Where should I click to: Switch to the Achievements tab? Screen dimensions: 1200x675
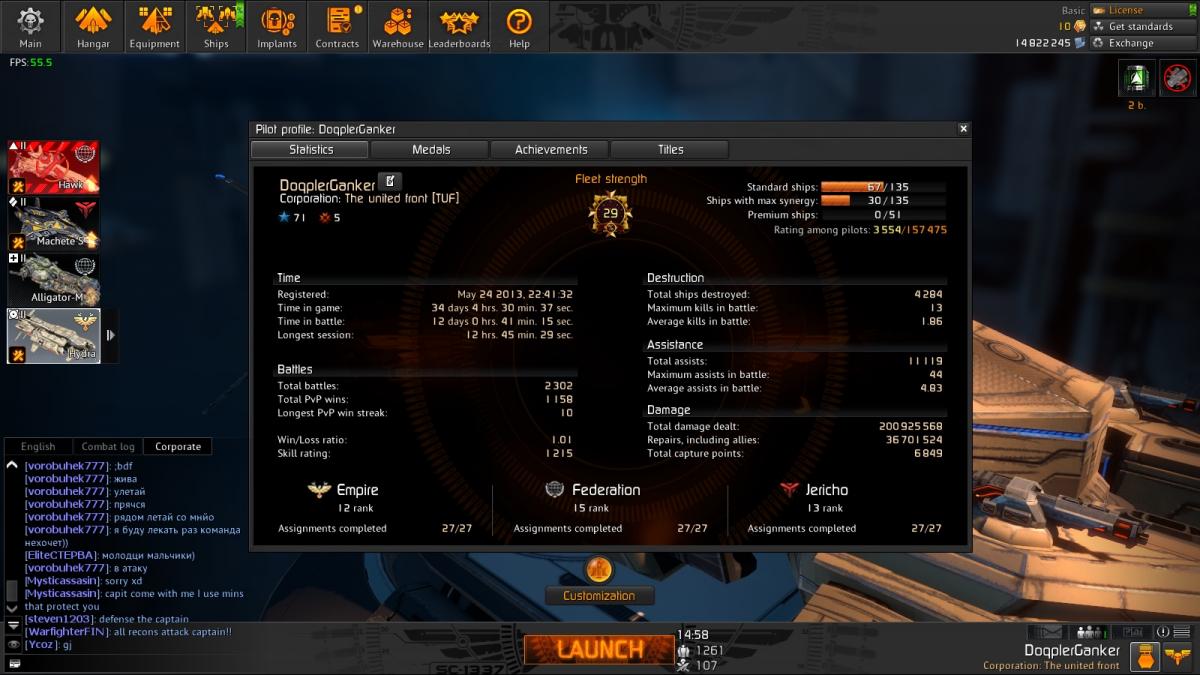click(x=551, y=149)
